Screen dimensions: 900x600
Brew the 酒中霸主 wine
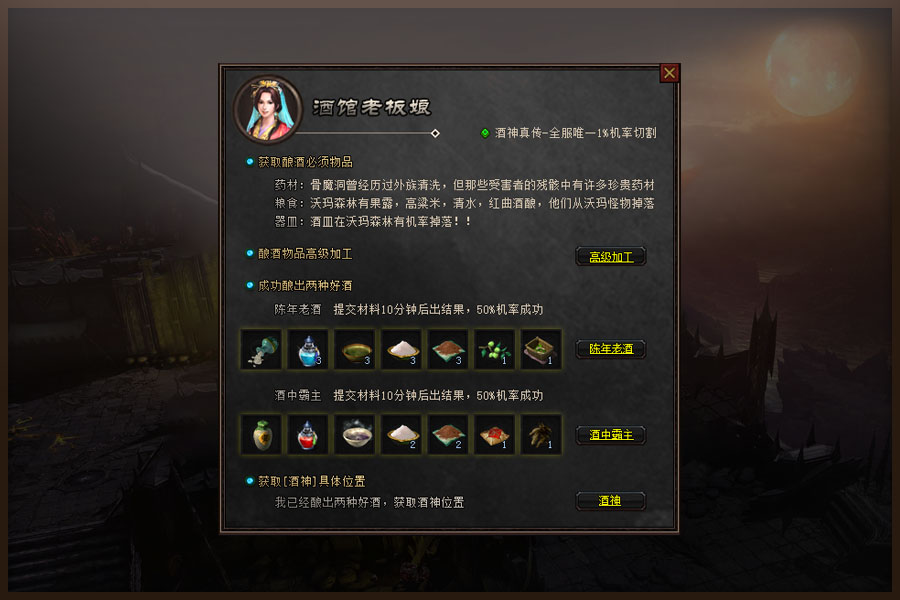[610, 435]
